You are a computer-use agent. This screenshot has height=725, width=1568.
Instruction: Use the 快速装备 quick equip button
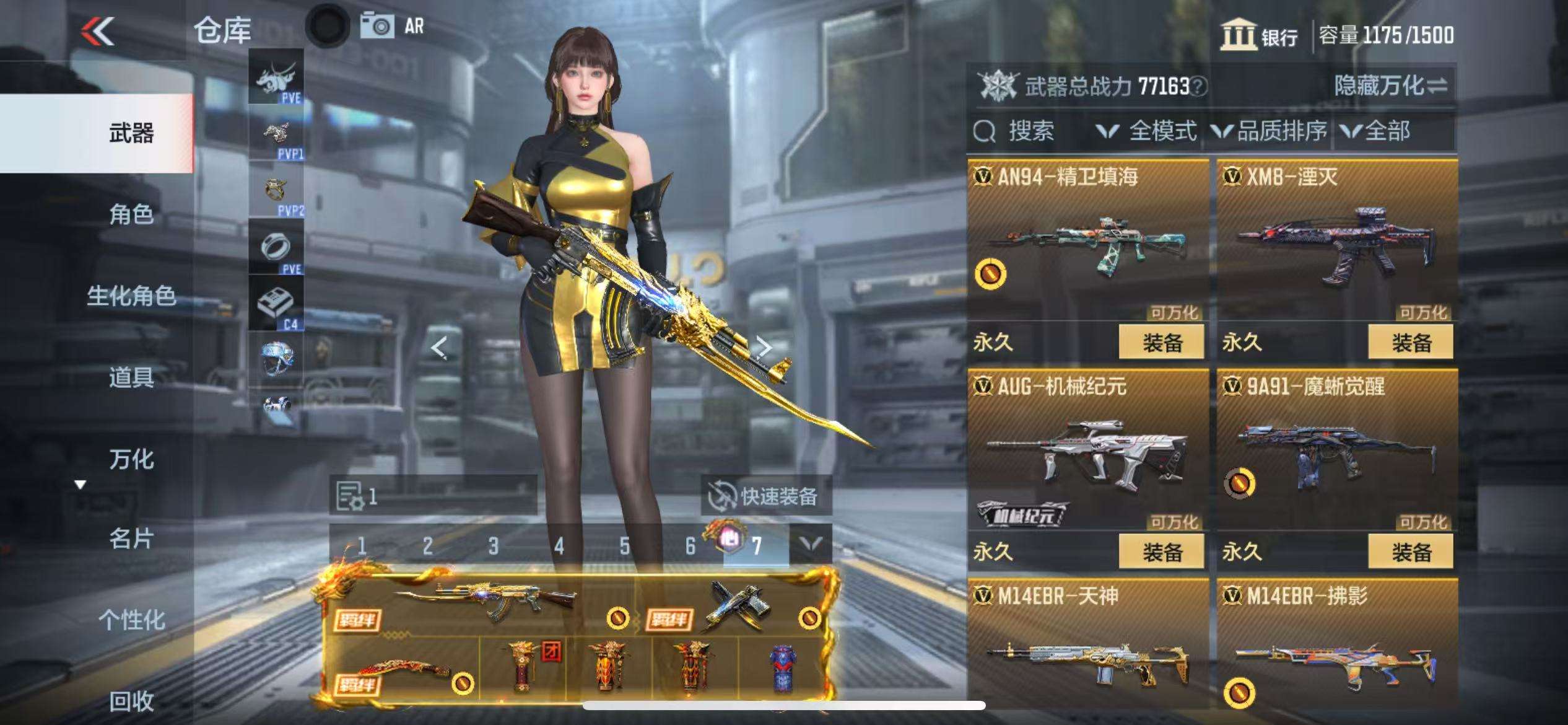[x=765, y=496]
